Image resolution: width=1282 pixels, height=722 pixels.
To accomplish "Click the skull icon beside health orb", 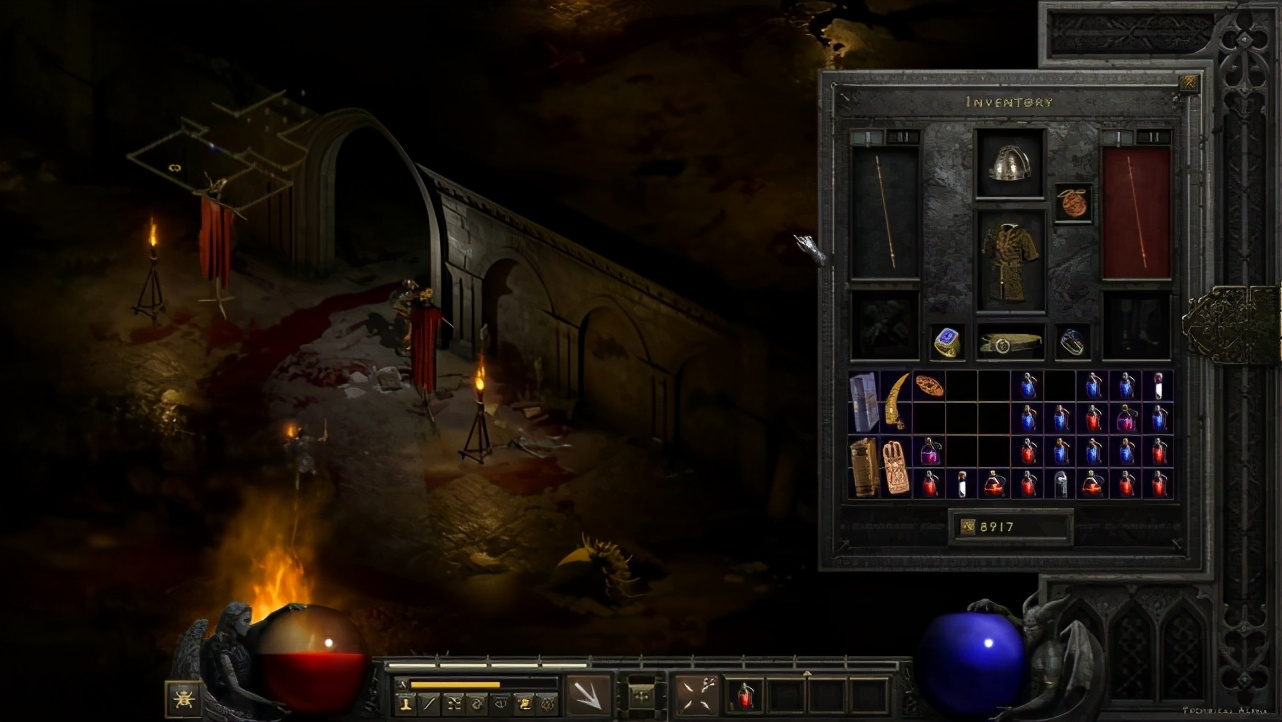I will click(x=183, y=698).
